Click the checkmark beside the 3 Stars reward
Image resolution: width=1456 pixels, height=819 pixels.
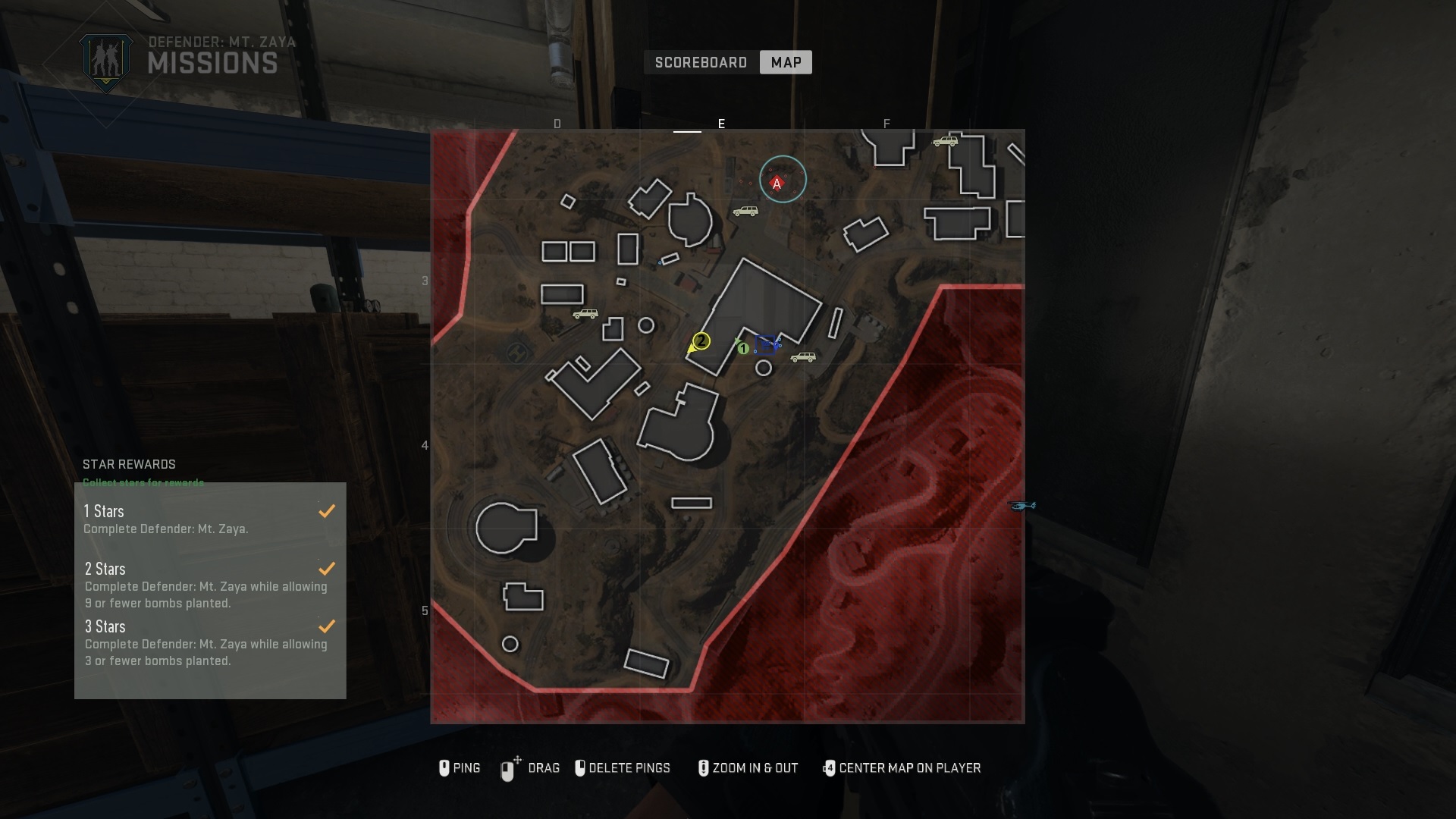327,626
